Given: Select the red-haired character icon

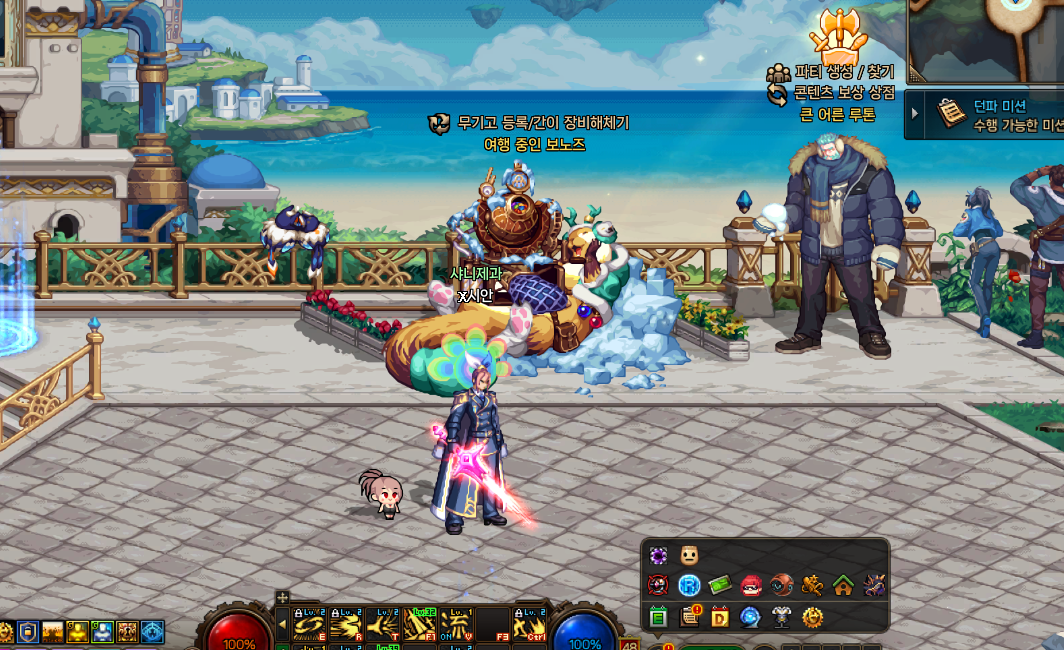Looking at the screenshot, I should pos(751,586).
